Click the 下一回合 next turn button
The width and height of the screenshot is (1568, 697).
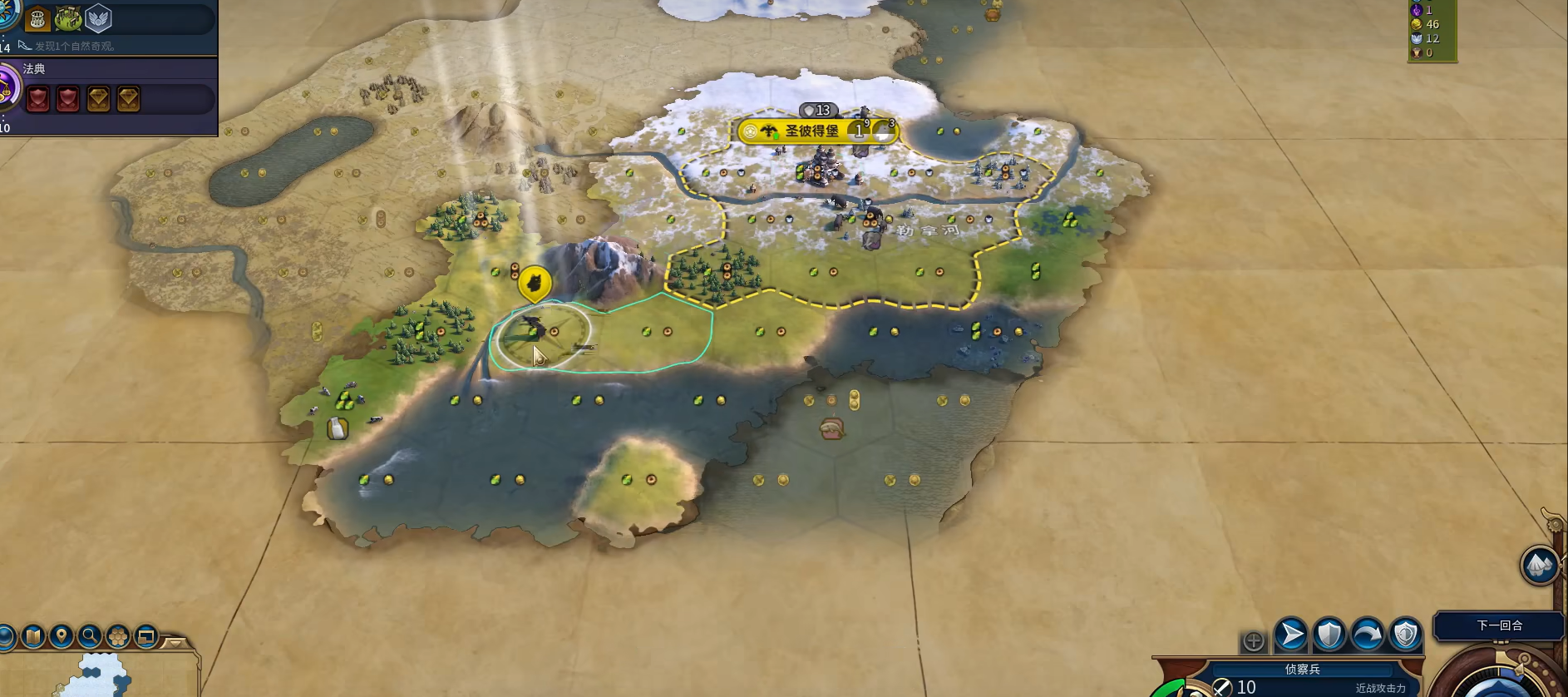tap(1499, 625)
